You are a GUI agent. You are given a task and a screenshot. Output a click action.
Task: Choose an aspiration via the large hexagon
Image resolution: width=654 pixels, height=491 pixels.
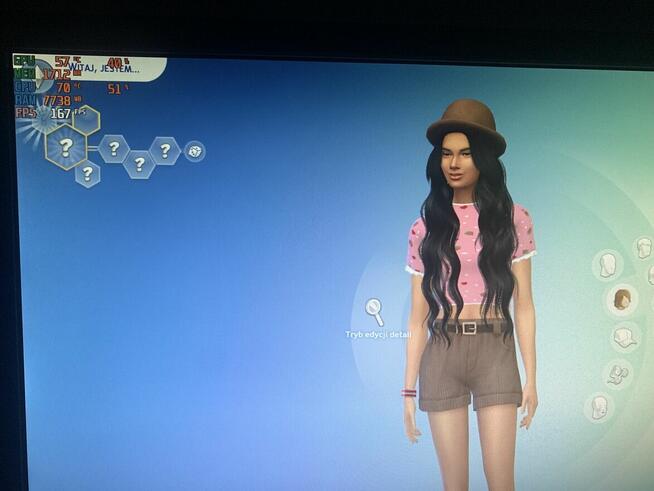point(66,146)
